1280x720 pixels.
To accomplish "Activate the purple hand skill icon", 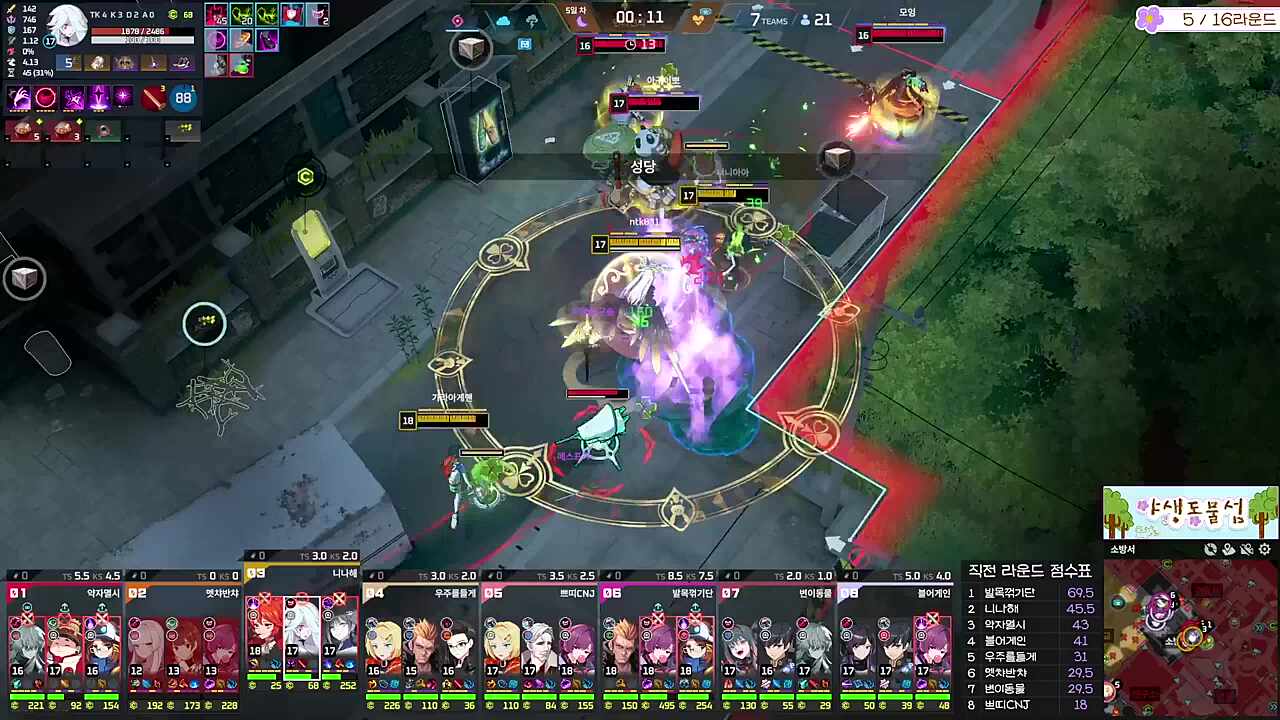I will point(20,98).
